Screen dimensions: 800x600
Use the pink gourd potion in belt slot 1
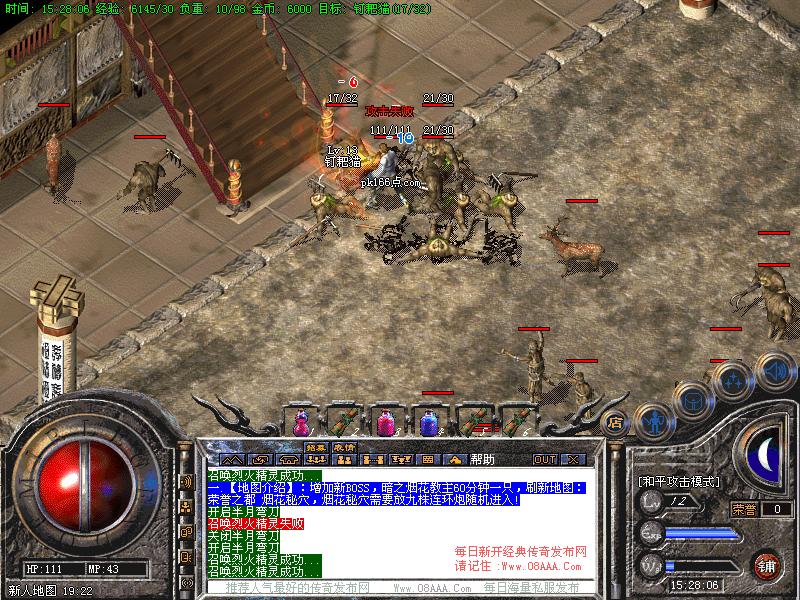(x=300, y=422)
